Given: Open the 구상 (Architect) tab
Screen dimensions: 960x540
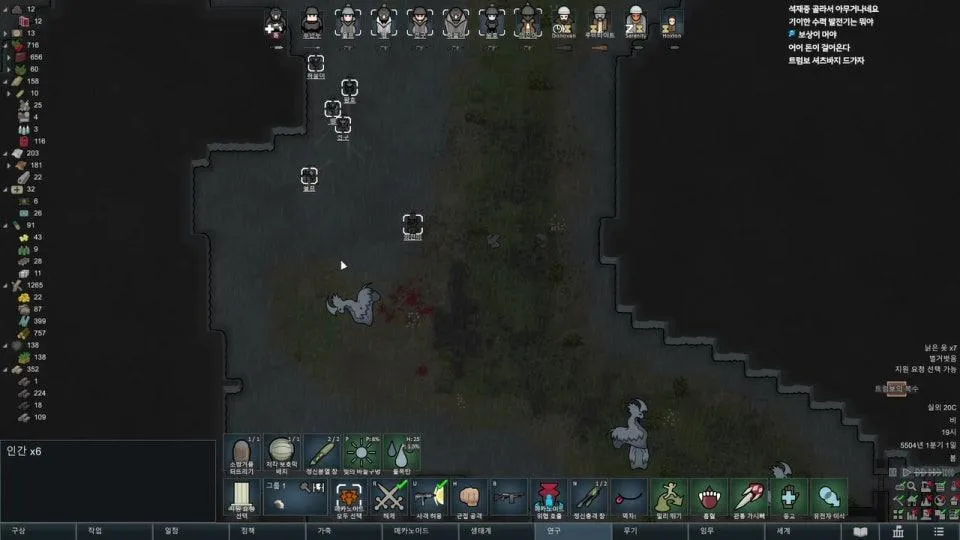Looking at the screenshot, I should click(x=18, y=531).
